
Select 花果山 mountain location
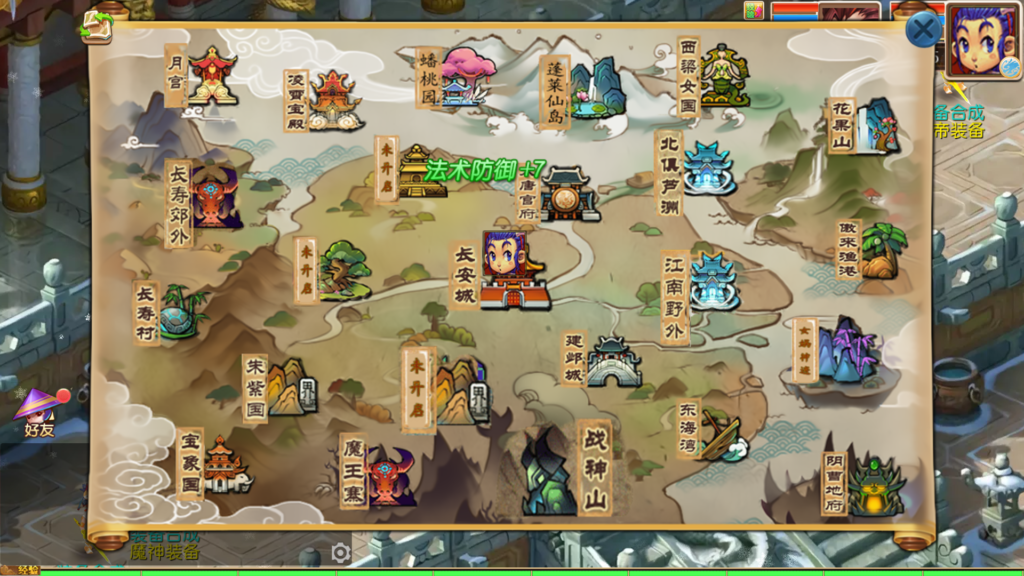tap(876, 126)
